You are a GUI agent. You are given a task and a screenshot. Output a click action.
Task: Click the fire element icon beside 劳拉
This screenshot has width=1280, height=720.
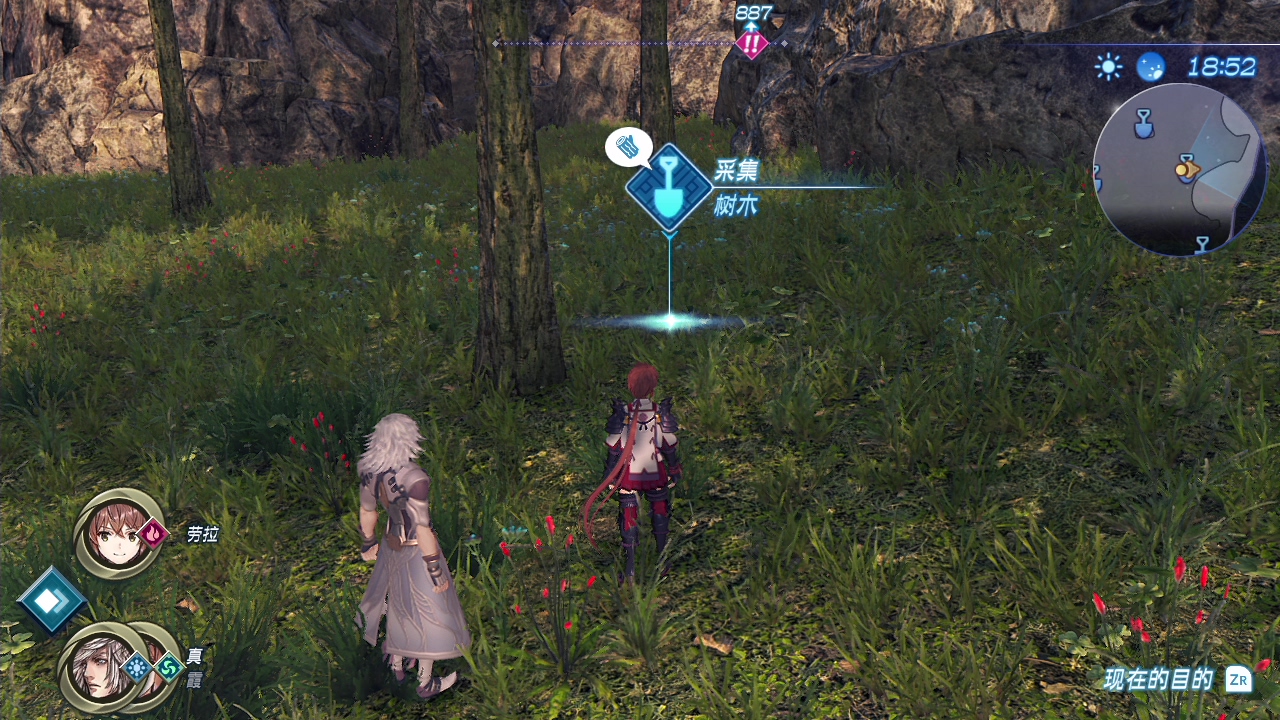[x=154, y=534]
